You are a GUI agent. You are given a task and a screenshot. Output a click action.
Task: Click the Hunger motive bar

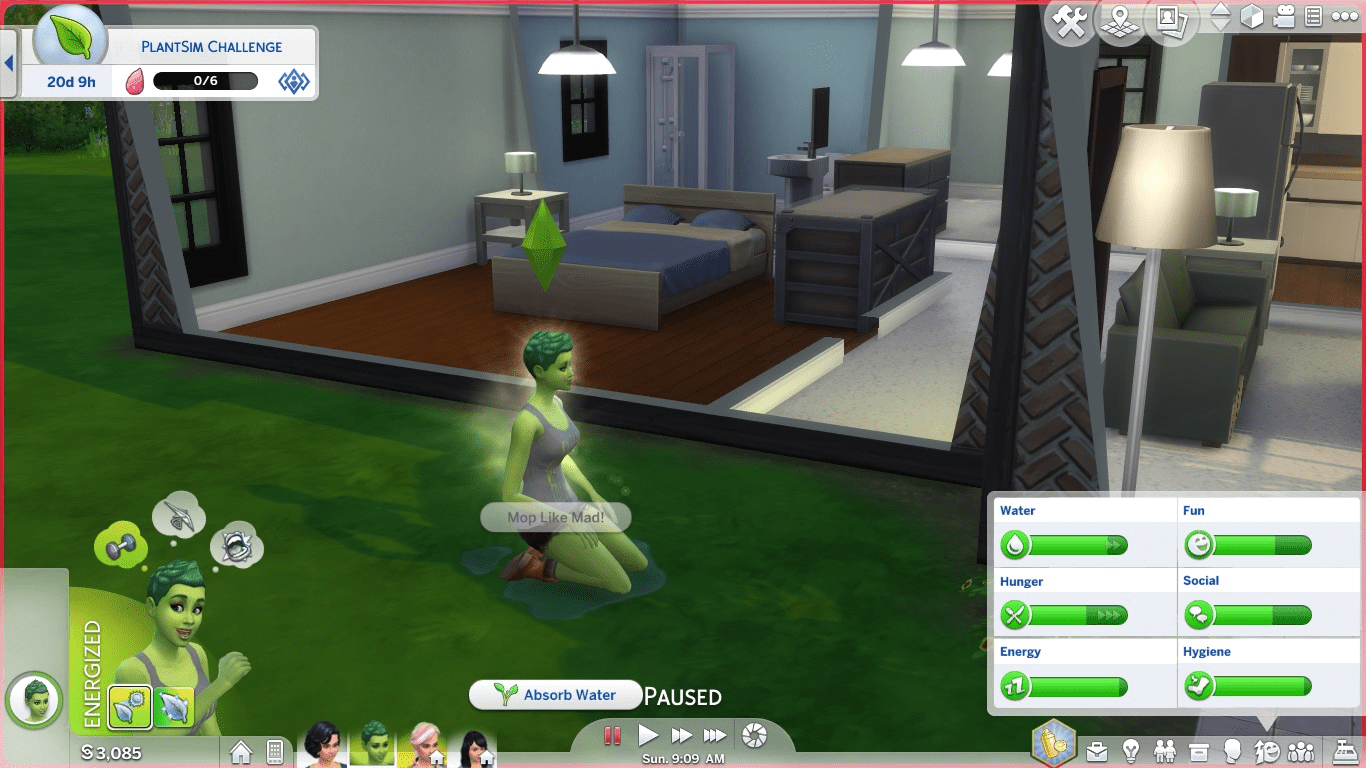pyautogui.click(x=1065, y=615)
